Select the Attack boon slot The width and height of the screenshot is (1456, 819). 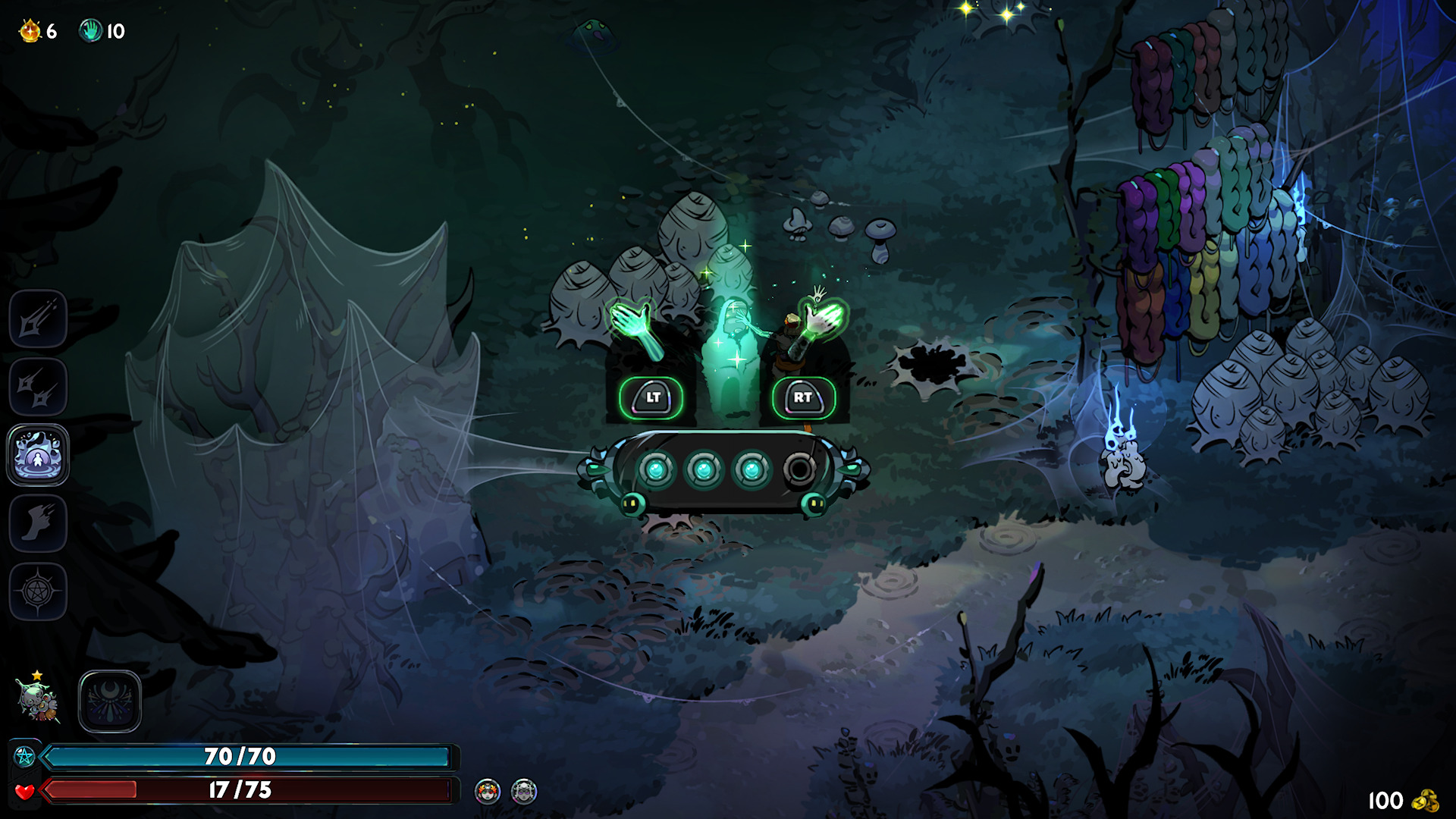tap(38, 319)
